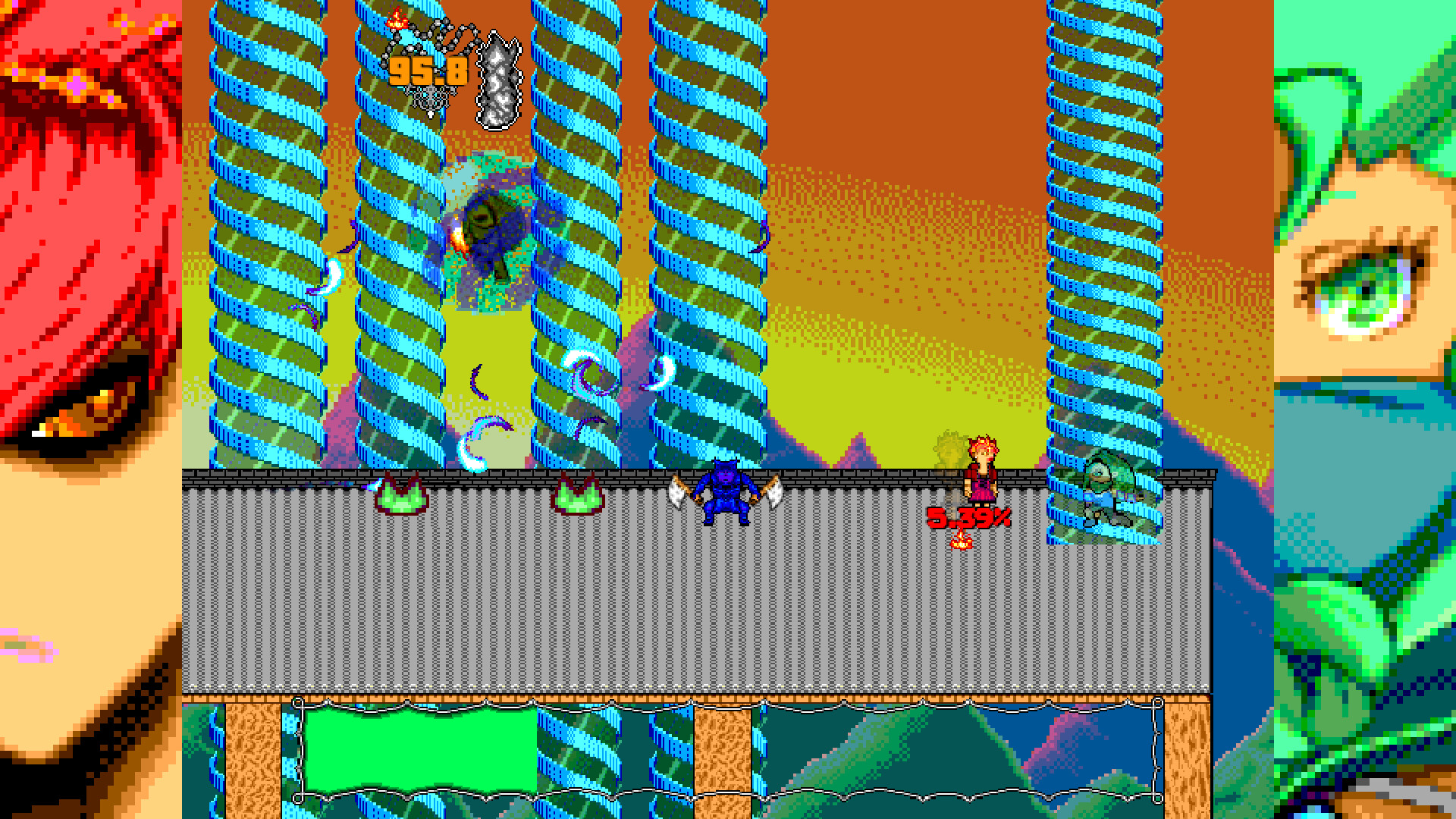This screenshot has height=819, width=1456.
Task: Toggle the red-haired player character sprite
Action: (x=984, y=470)
